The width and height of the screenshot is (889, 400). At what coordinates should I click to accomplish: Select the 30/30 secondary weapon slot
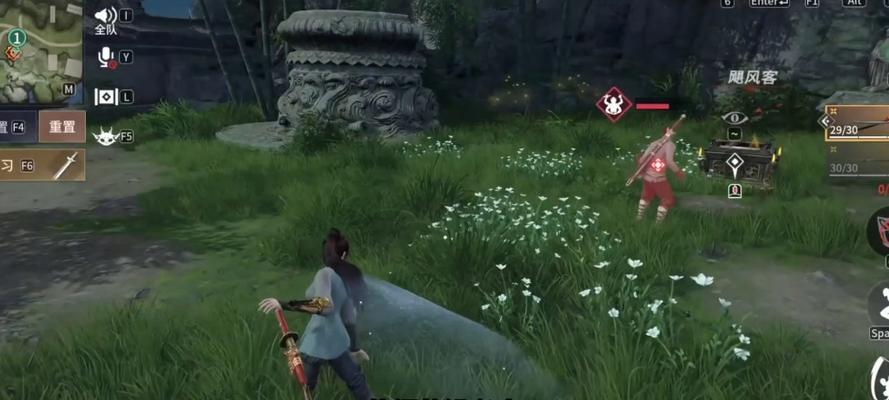pos(857,168)
